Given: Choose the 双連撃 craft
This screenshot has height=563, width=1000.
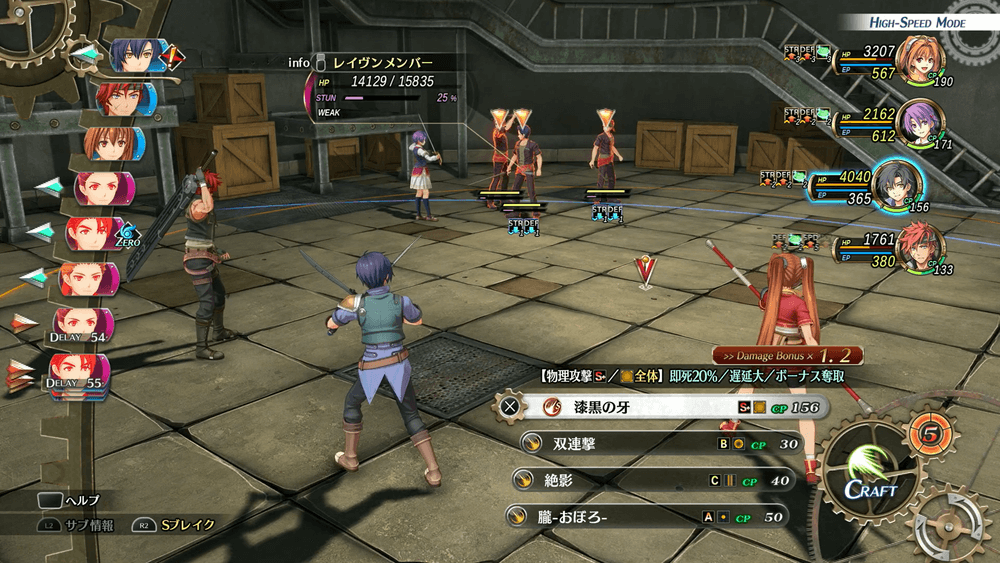Looking at the screenshot, I should coord(660,444).
